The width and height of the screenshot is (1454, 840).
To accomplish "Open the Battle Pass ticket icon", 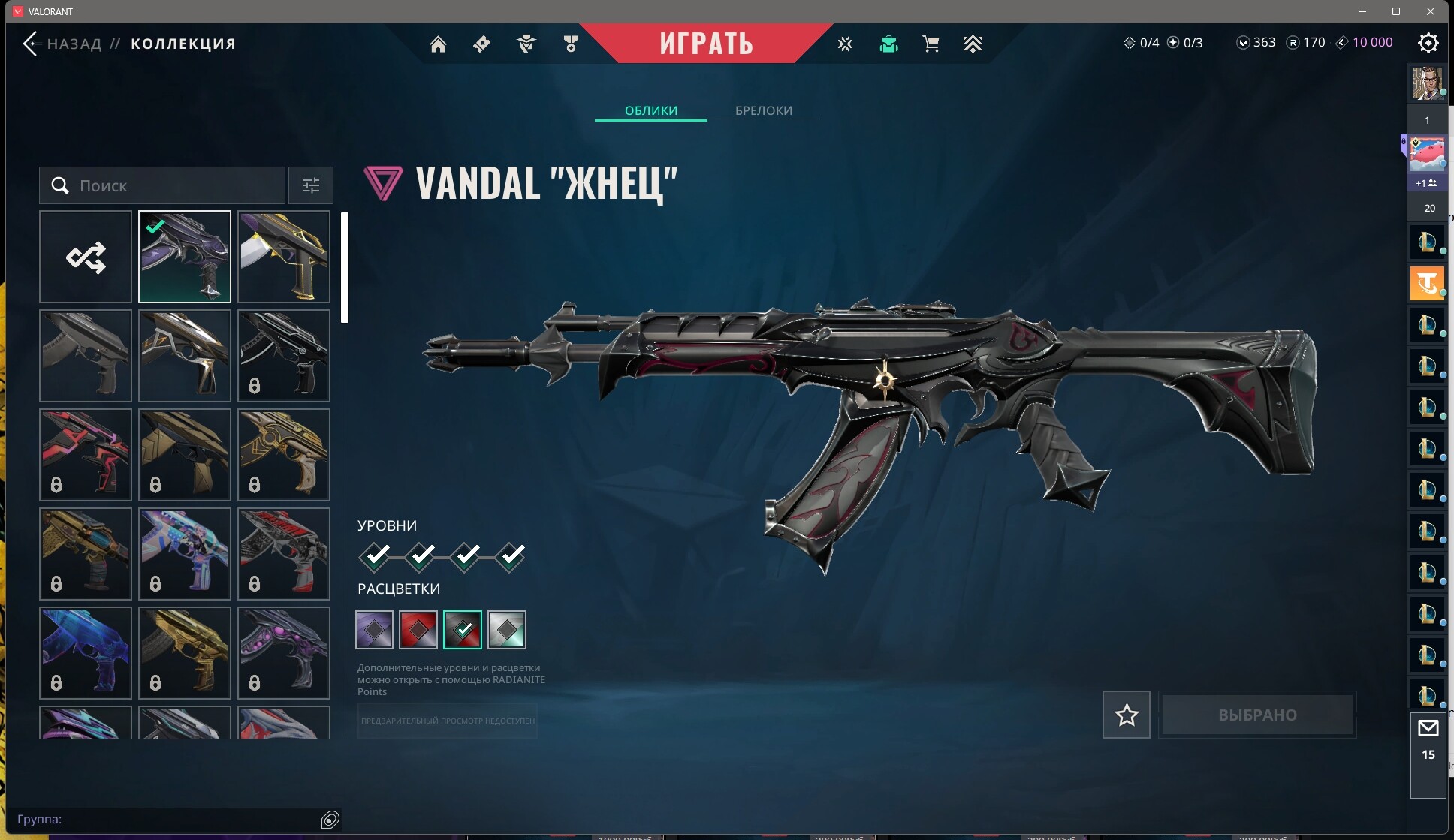I will pyautogui.click(x=481, y=44).
